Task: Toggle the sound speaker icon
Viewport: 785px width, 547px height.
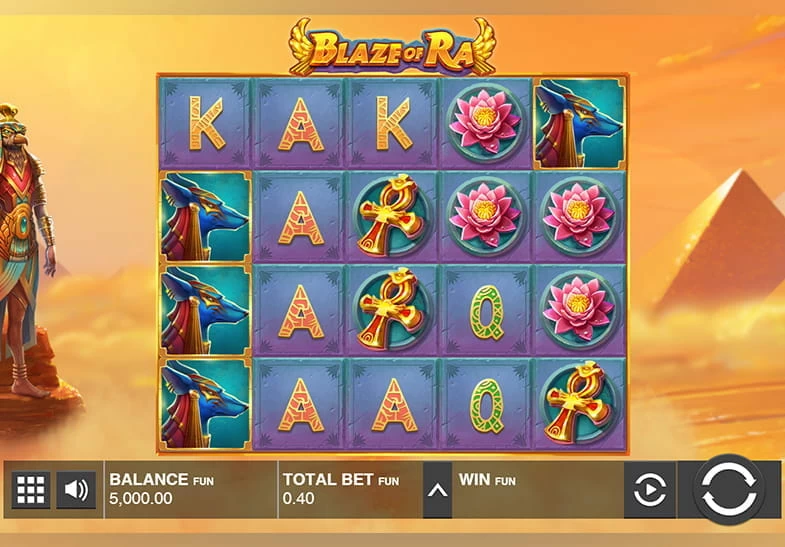Action: click(76, 490)
